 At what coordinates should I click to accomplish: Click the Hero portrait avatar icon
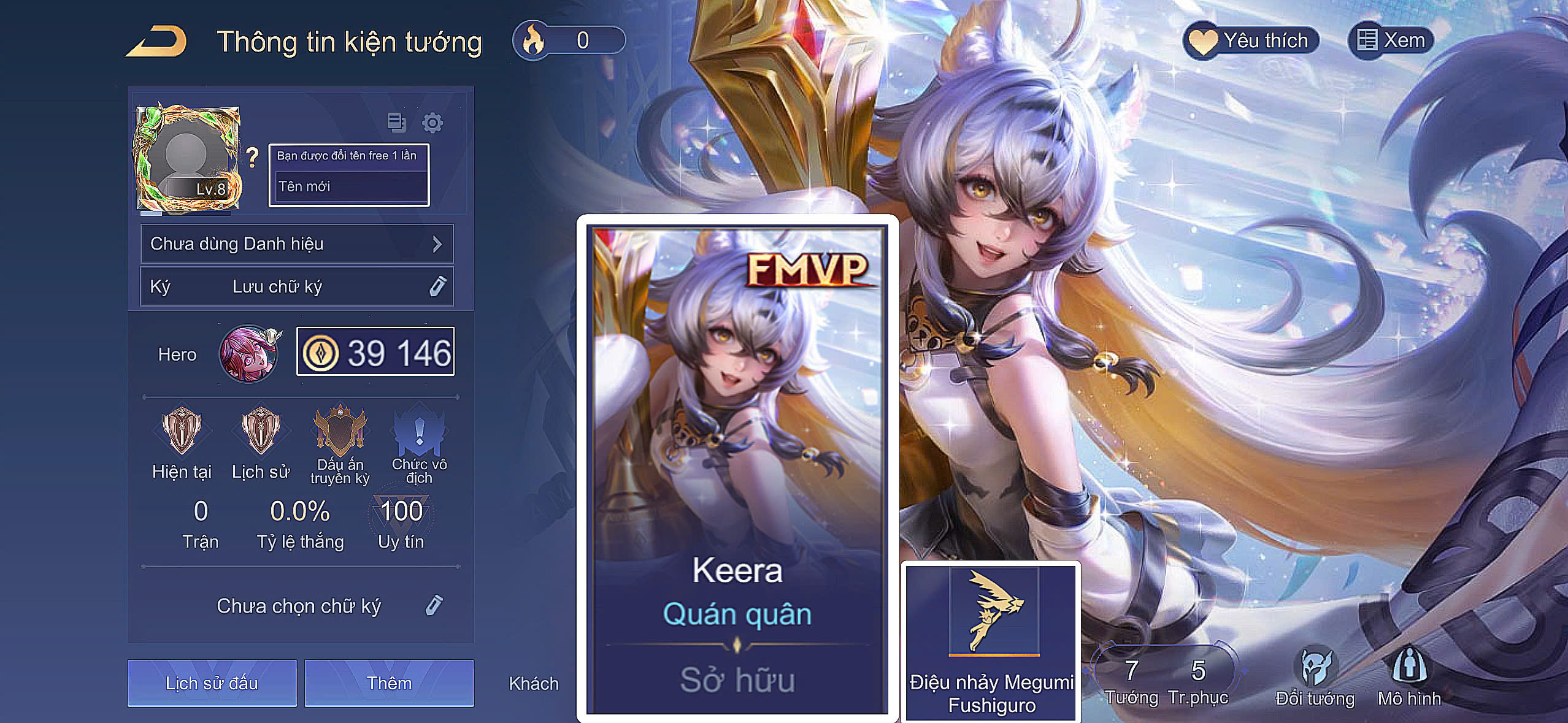tap(249, 354)
